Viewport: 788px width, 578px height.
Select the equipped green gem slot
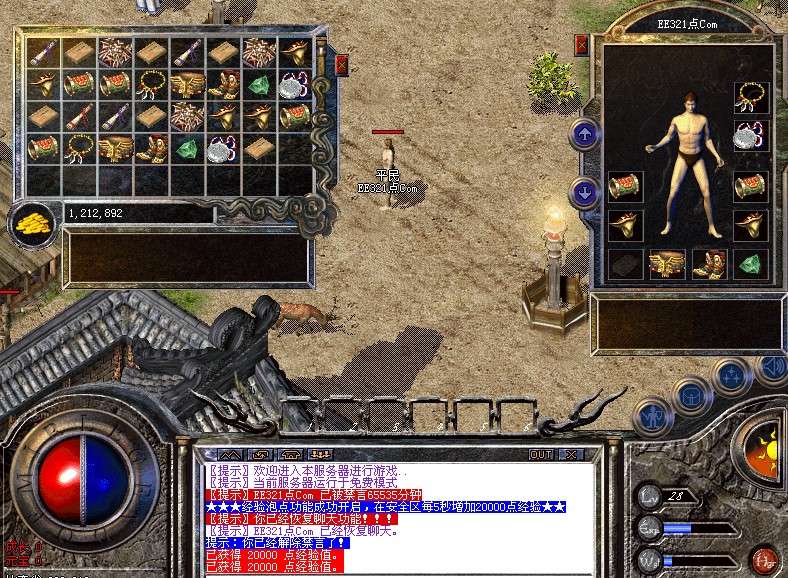(x=752, y=264)
